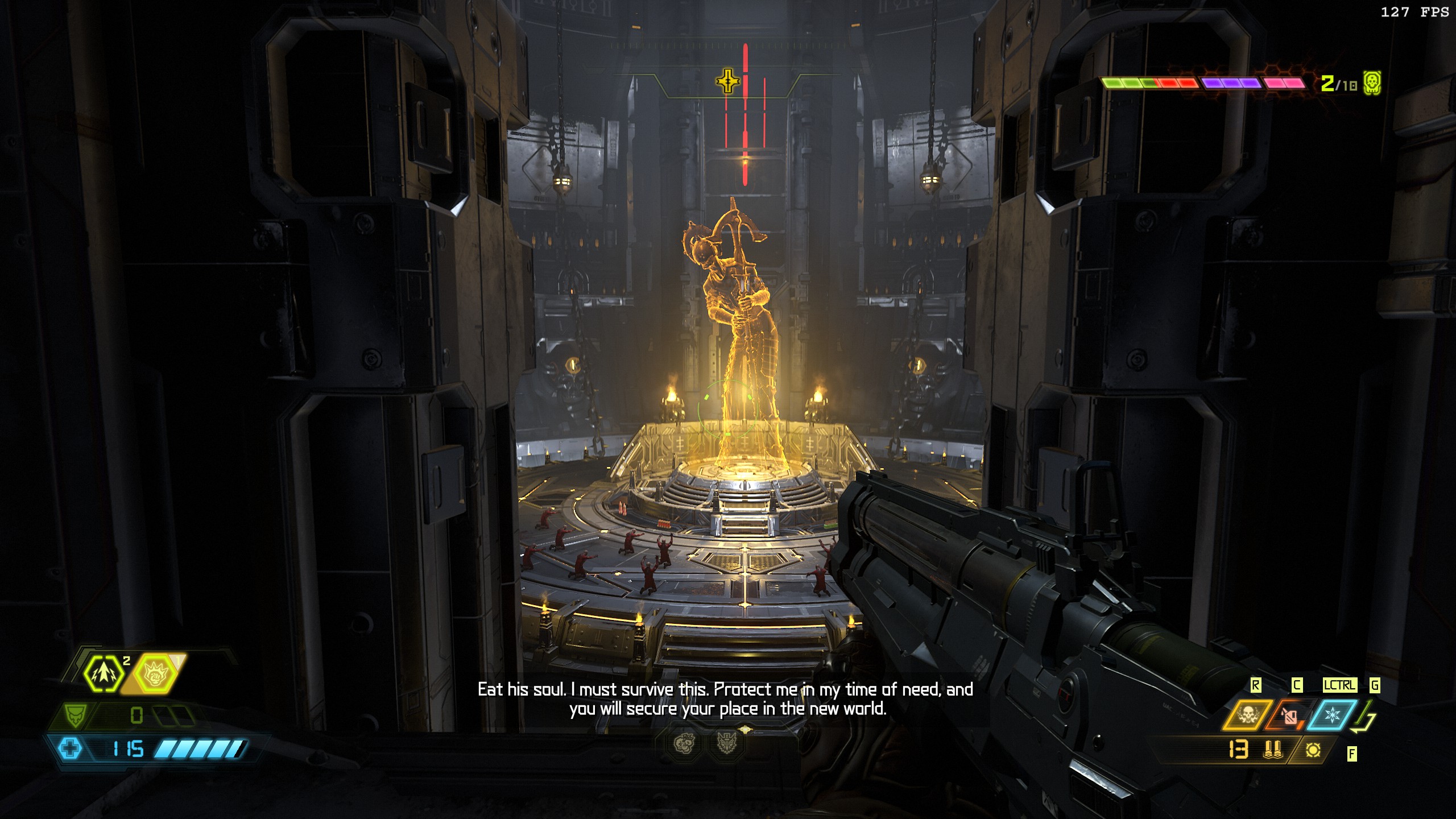The width and height of the screenshot is (1456, 819).
Task: Click the demon skull challenge counter icon
Action: point(1372,84)
